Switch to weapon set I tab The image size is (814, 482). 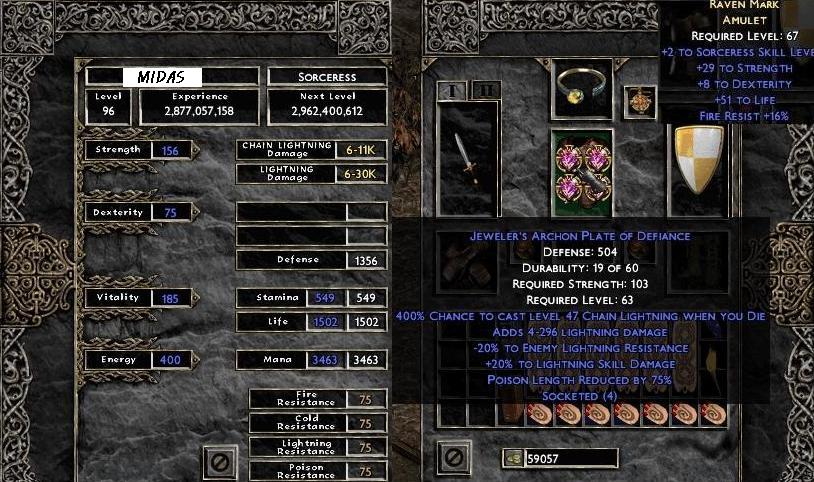(x=451, y=90)
